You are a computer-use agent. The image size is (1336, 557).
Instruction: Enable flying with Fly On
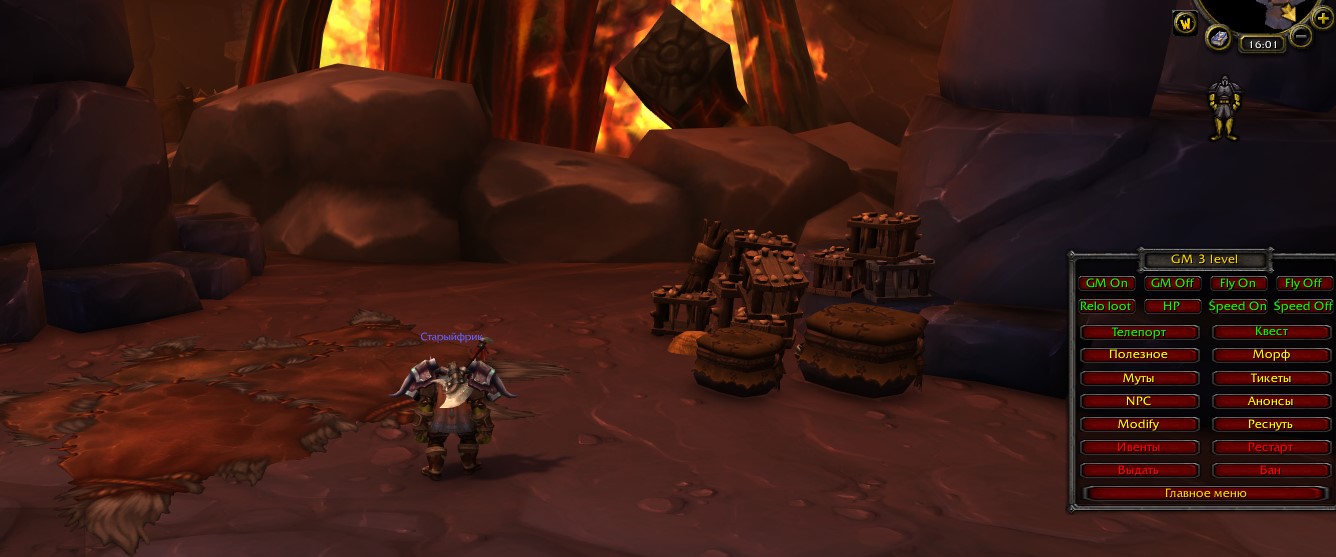(1238, 284)
